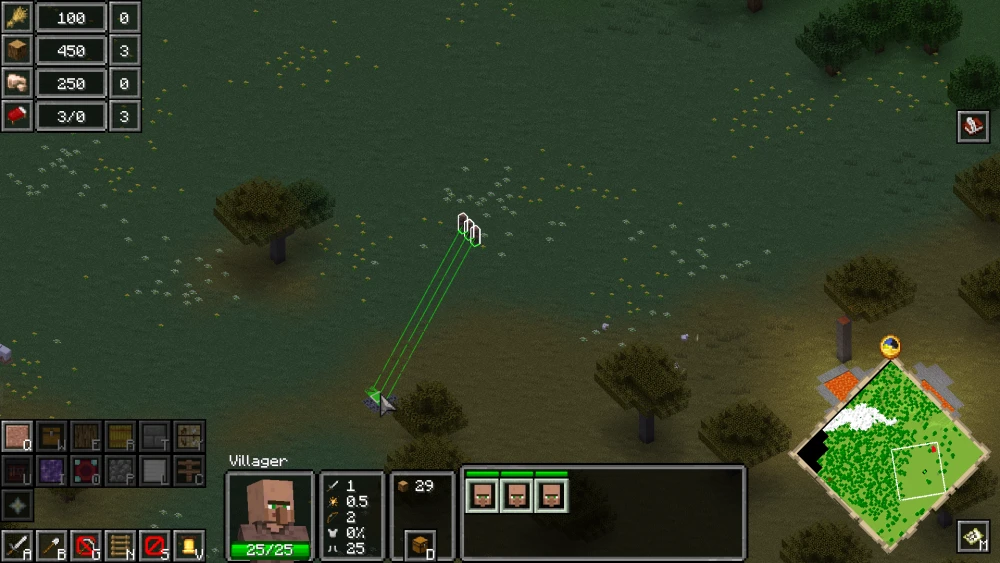
Task: Select the ladder command button (N)
Action: click(120, 546)
